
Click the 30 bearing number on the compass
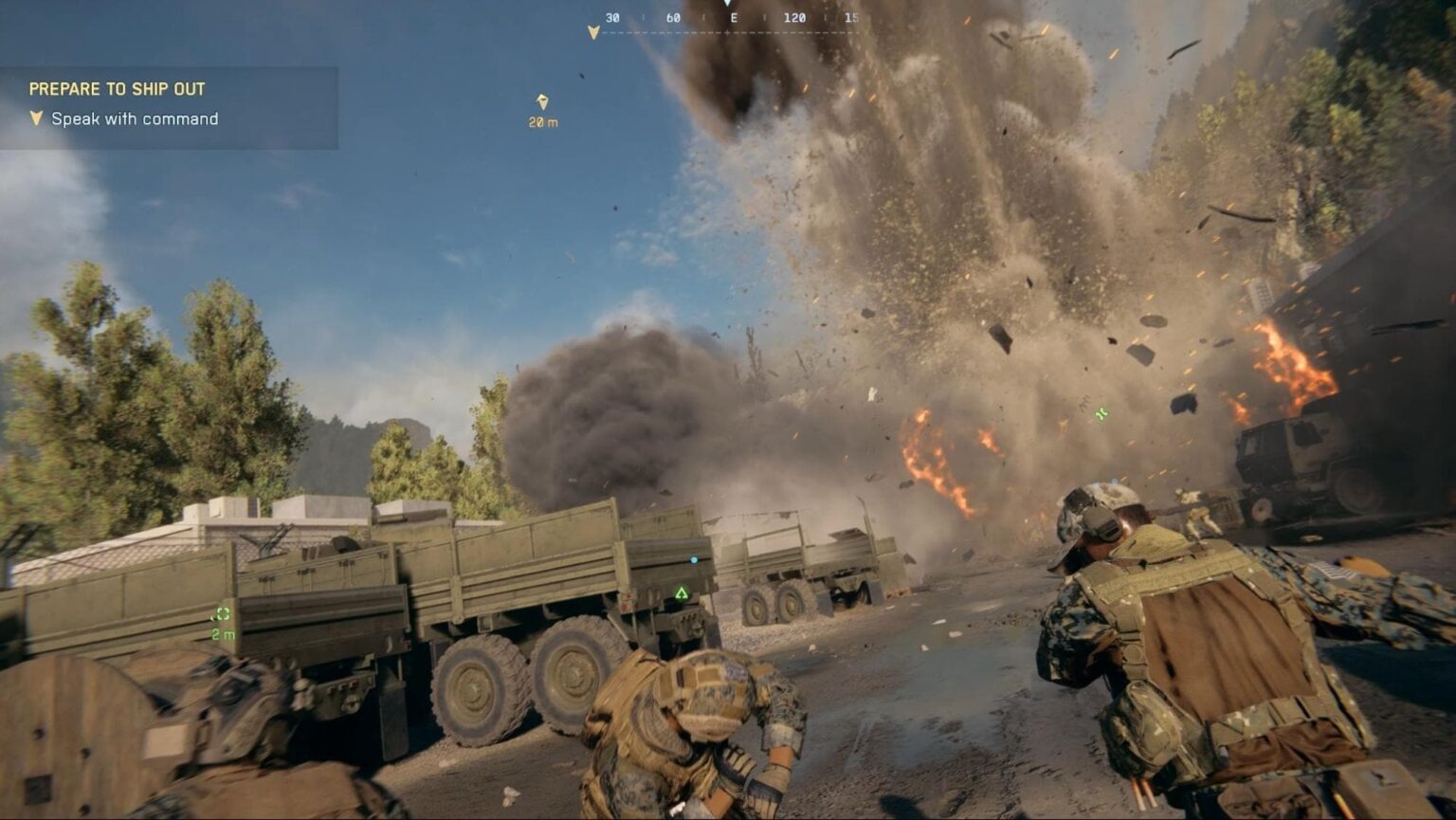point(612,16)
